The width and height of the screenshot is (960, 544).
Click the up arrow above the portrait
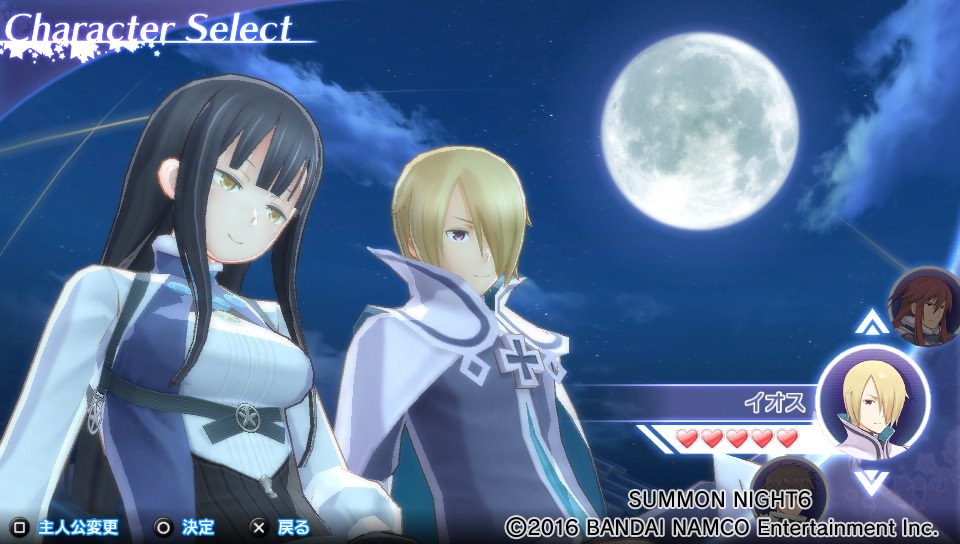tap(871, 324)
